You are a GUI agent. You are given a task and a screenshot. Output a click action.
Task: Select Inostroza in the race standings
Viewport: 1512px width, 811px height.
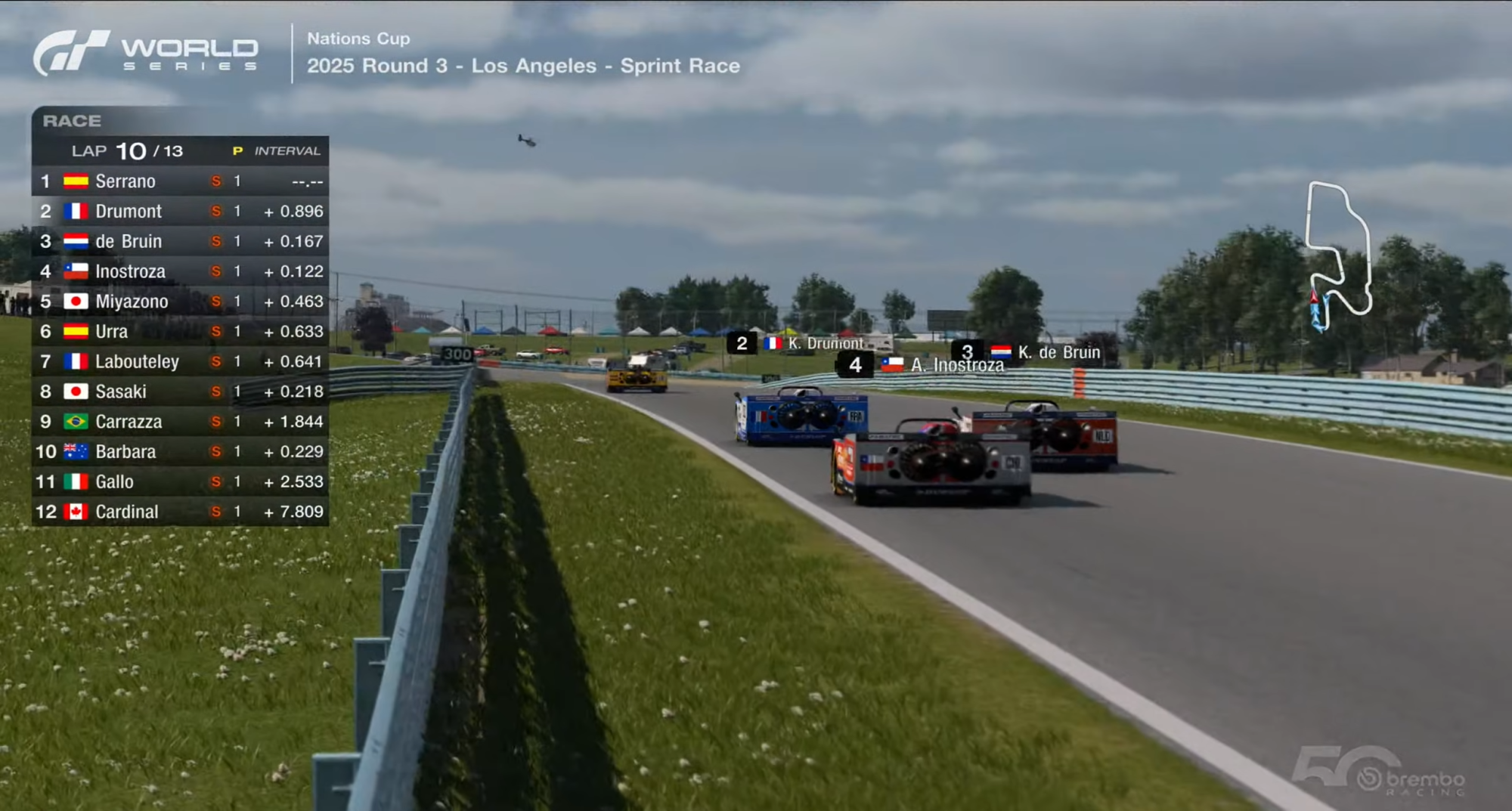tap(180, 271)
